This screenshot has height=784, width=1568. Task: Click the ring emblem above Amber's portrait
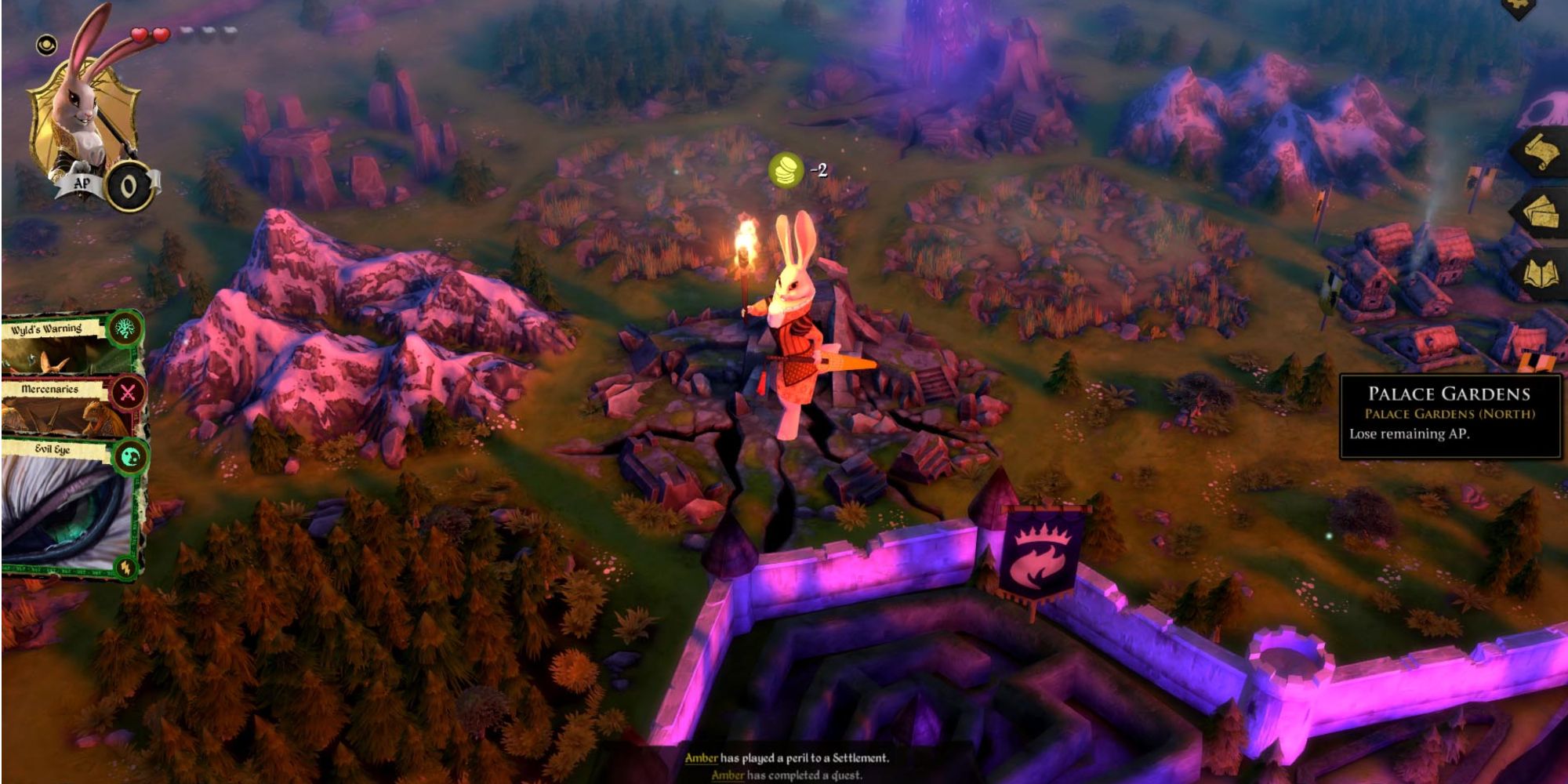pos(47,45)
